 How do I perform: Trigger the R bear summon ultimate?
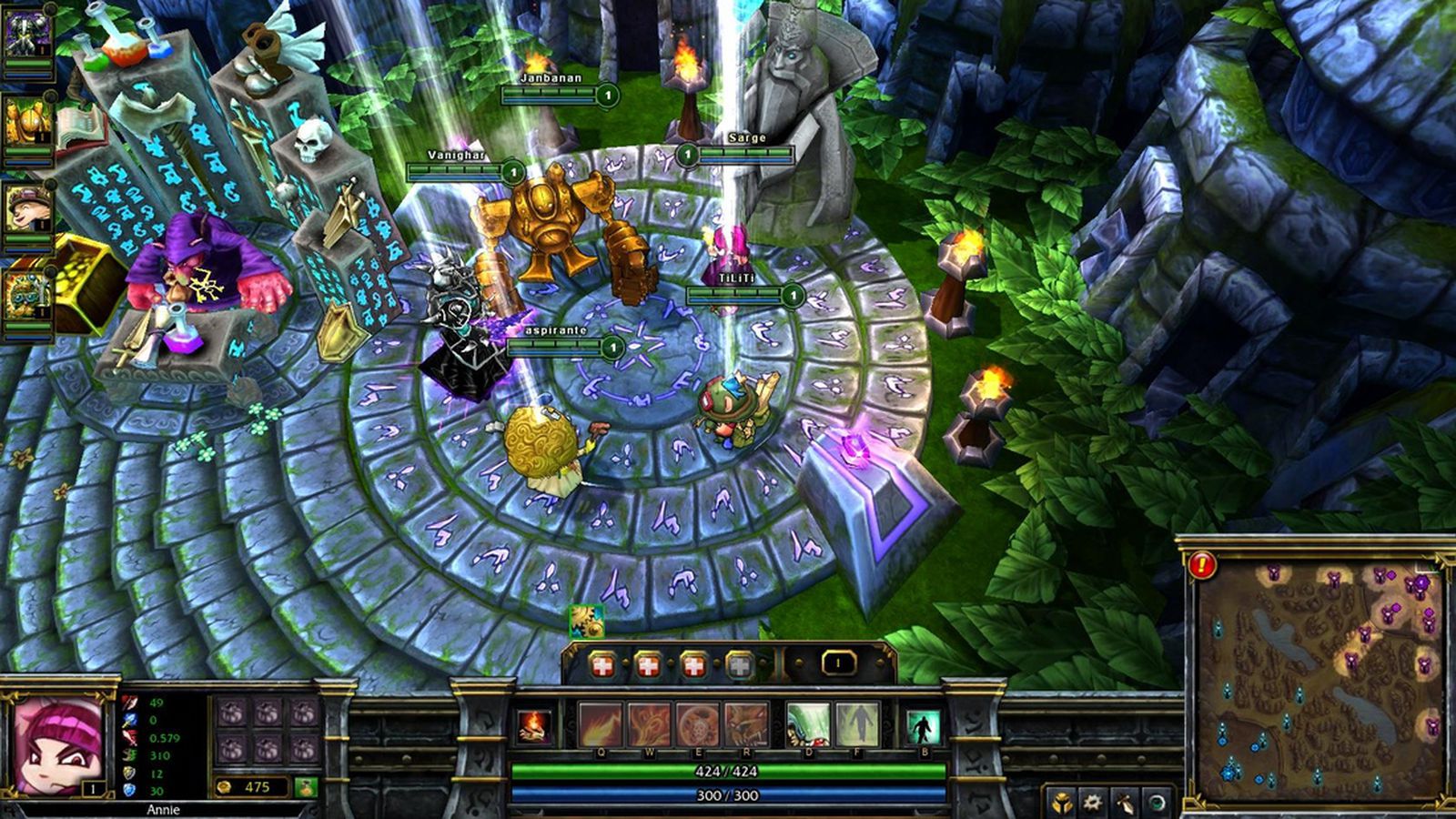tap(746, 725)
